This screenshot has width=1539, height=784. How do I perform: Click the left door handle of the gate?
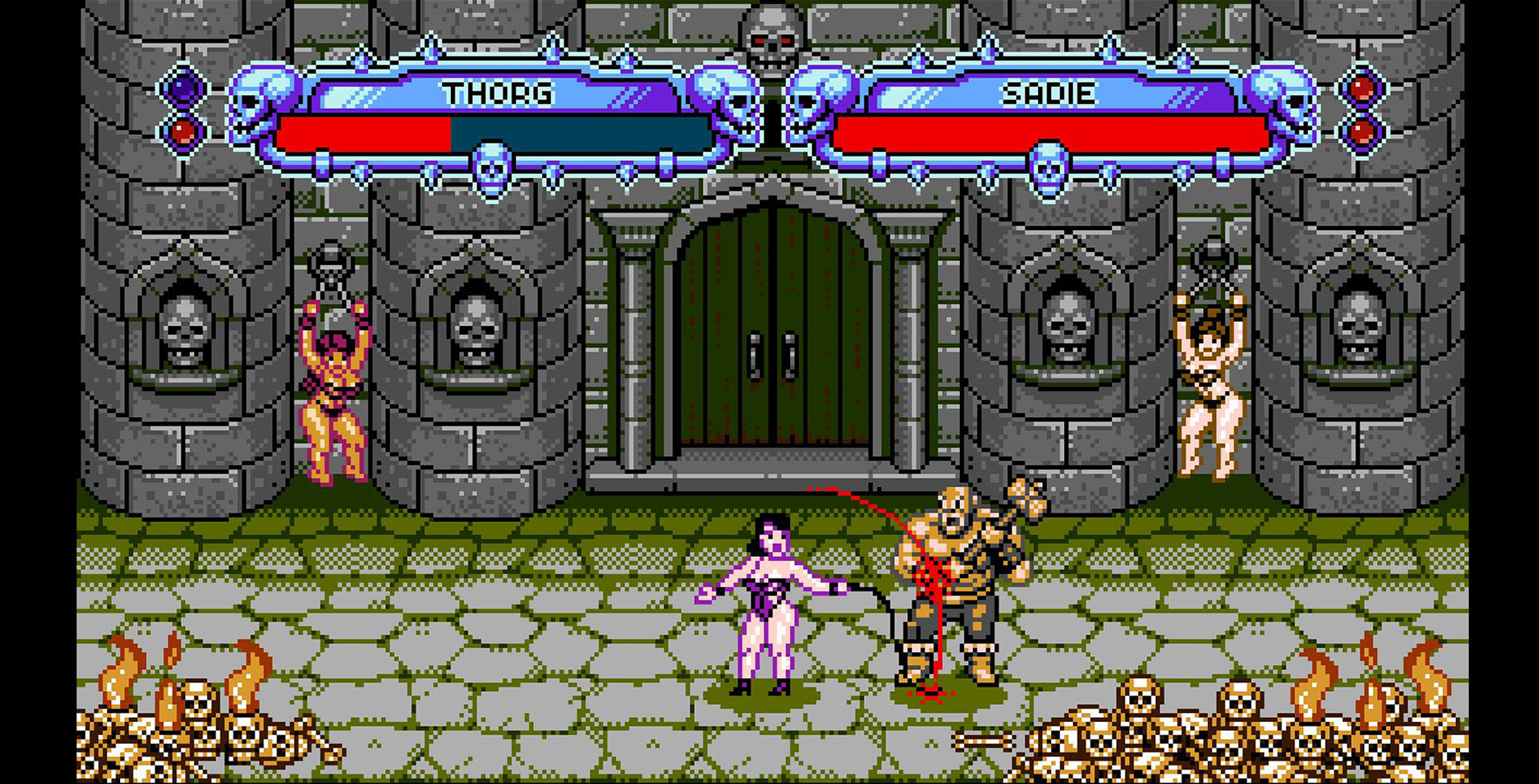point(757,354)
